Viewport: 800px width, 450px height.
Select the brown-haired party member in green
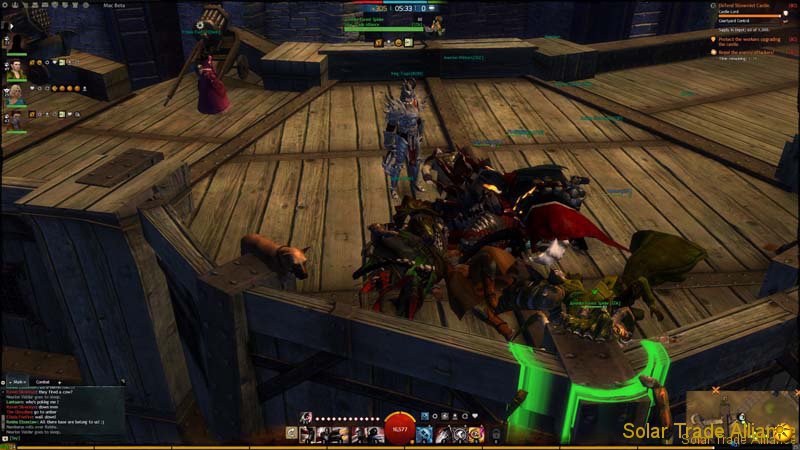pyautogui.click(x=15, y=70)
